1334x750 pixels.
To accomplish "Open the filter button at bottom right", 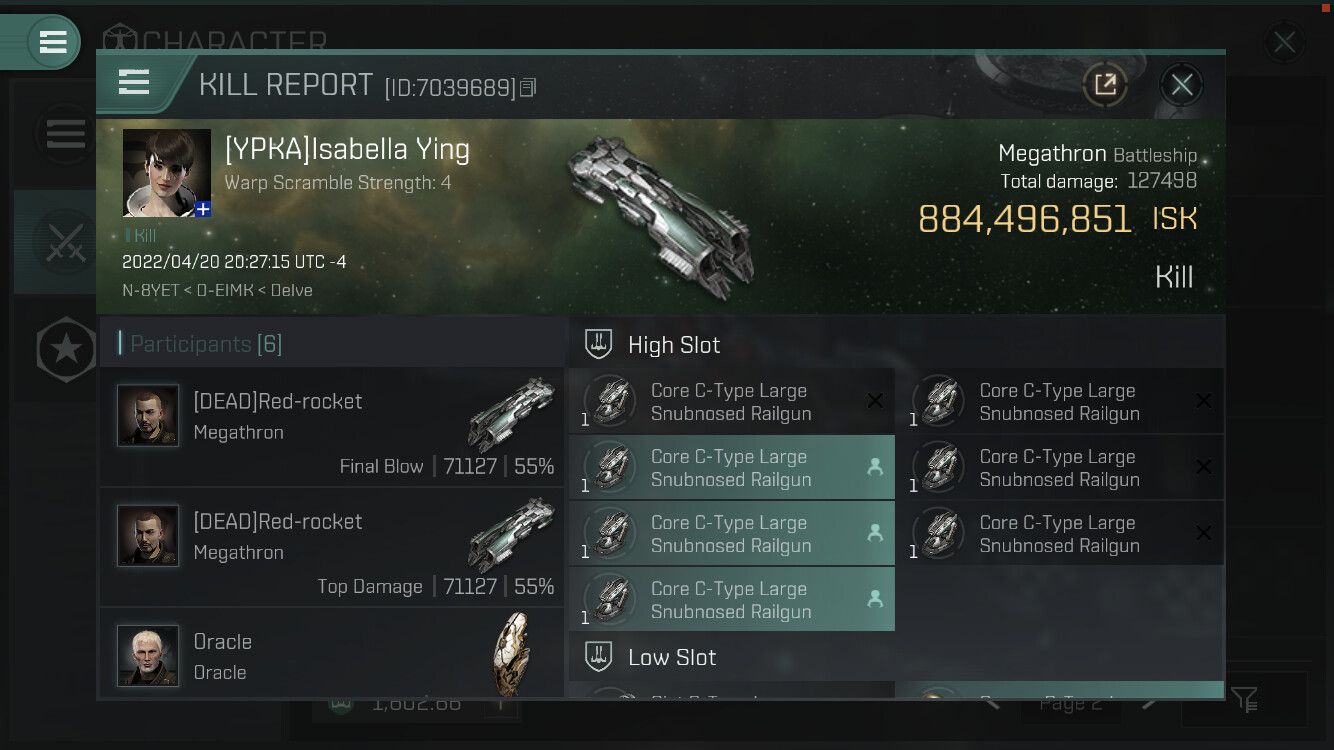I will [1244, 699].
